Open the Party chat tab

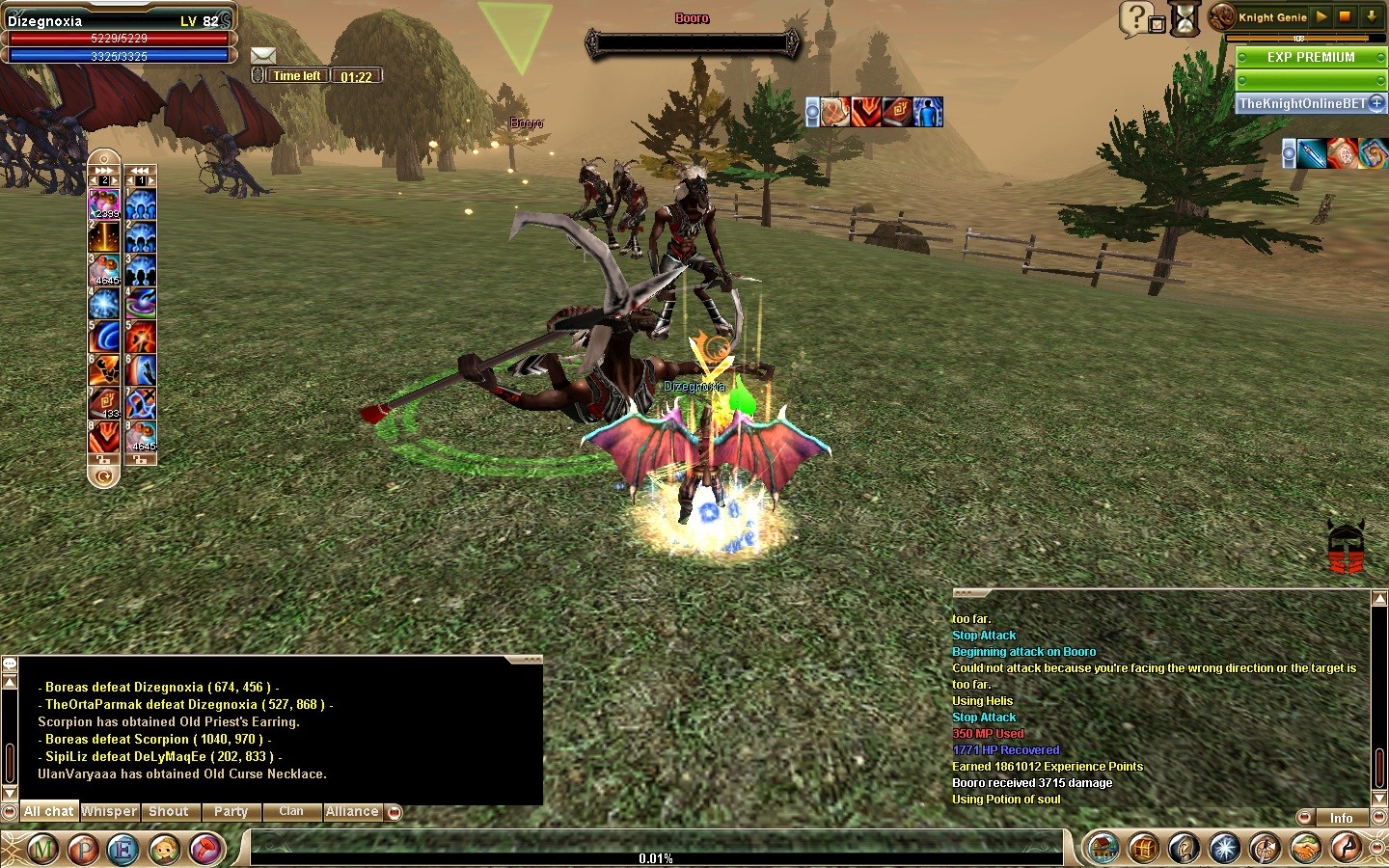231,812
